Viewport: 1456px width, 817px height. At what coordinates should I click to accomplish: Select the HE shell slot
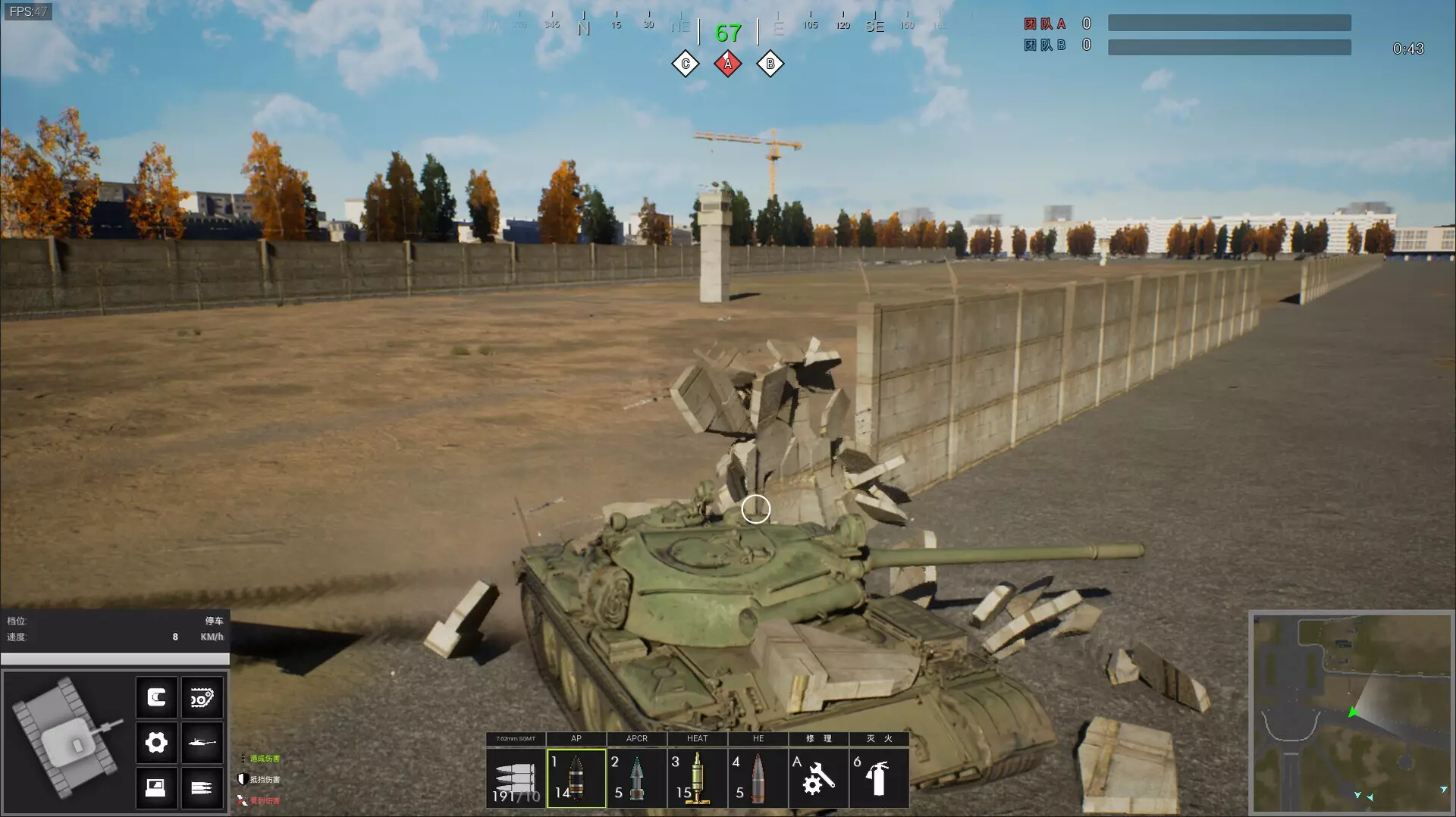coord(758,778)
